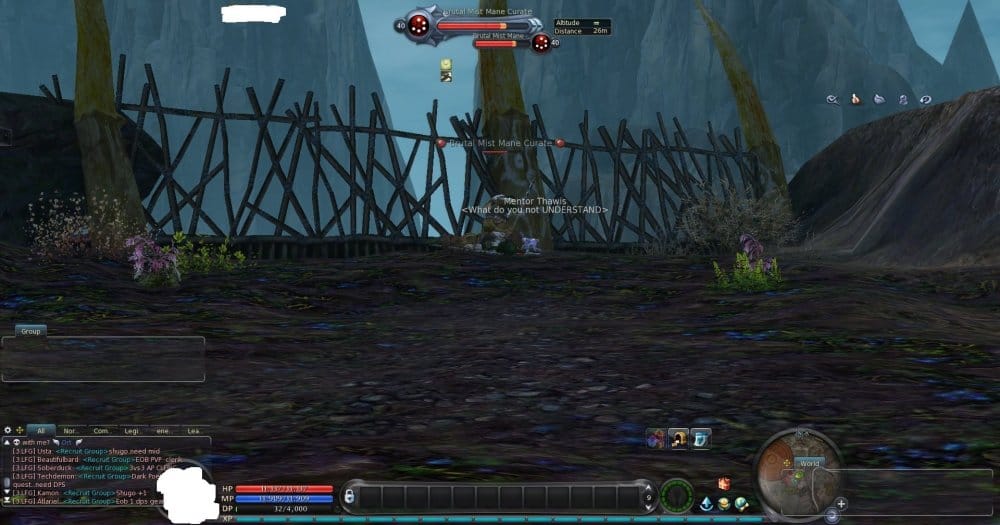This screenshot has width=1000, height=525.
Task: Toggle the hotbar lock icon
Action: click(x=348, y=496)
